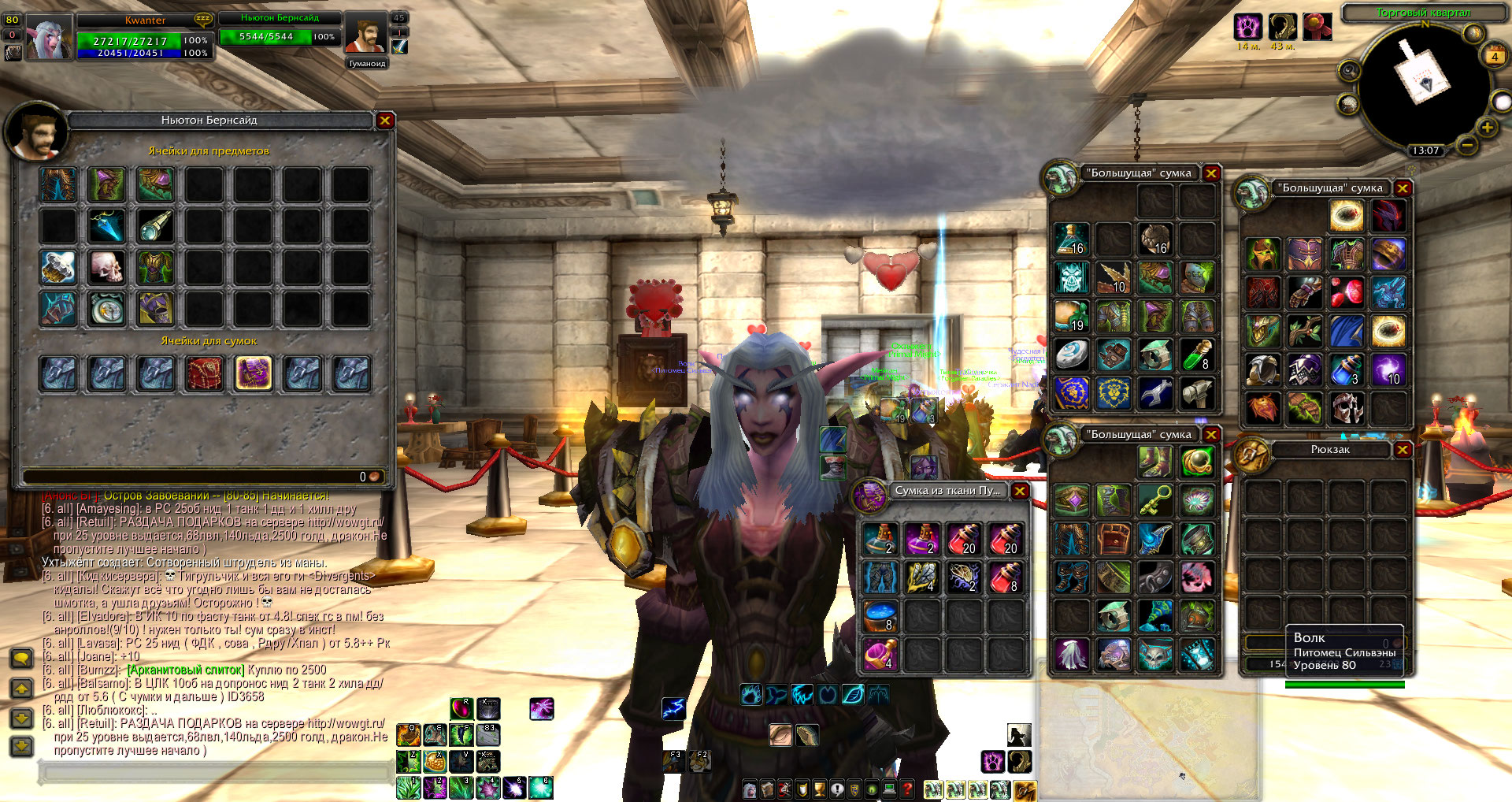Open the [Арканитовый слиток] chat link
This screenshot has height=802, width=1512.
pos(186,670)
